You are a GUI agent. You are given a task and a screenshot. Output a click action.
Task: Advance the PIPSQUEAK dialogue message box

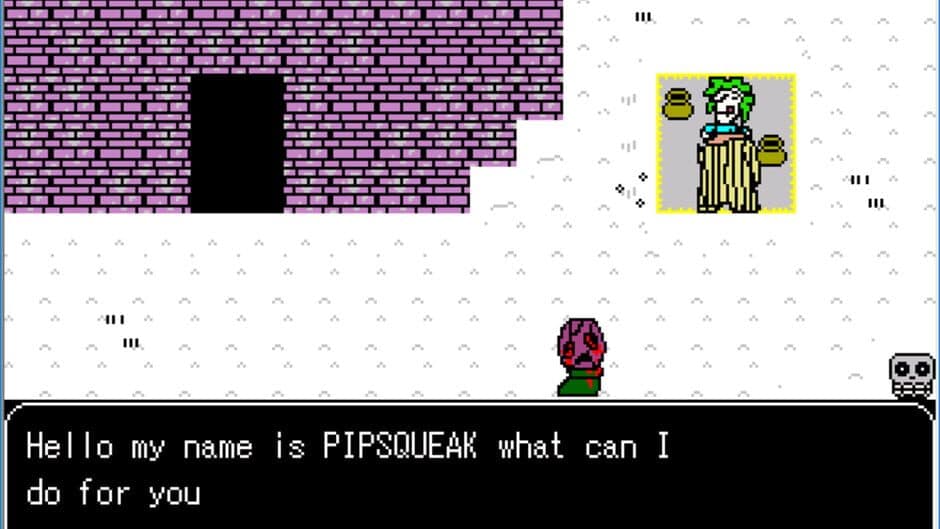tap(470, 465)
